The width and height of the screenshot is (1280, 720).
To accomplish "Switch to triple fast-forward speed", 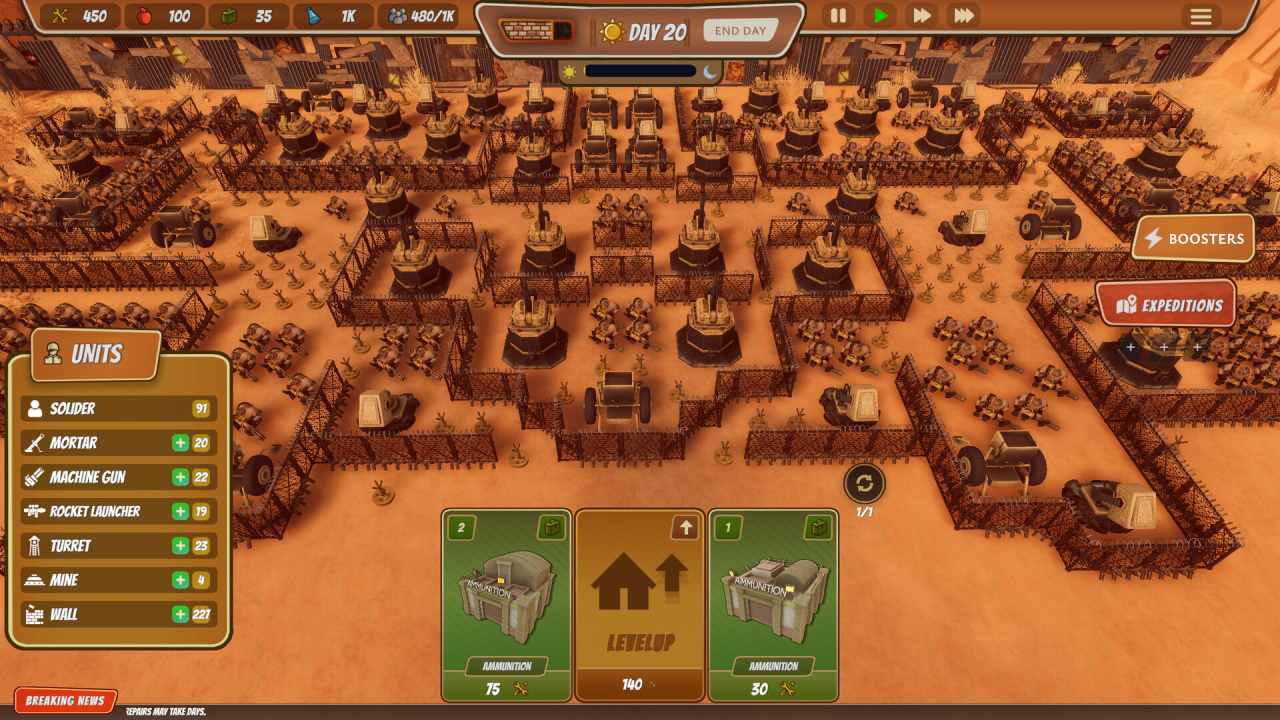I will click(x=963, y=16).
